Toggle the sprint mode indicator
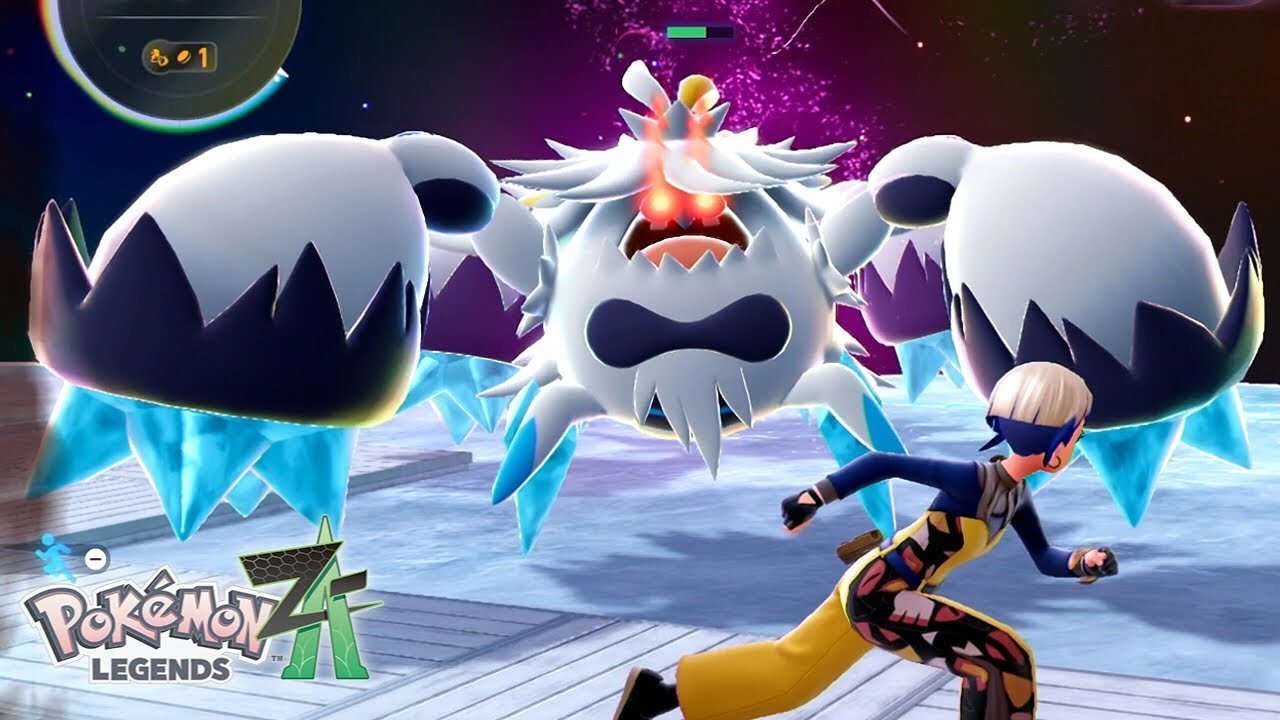The width and height of the screenshot is (1280, 720). click(x=52, y=555)
